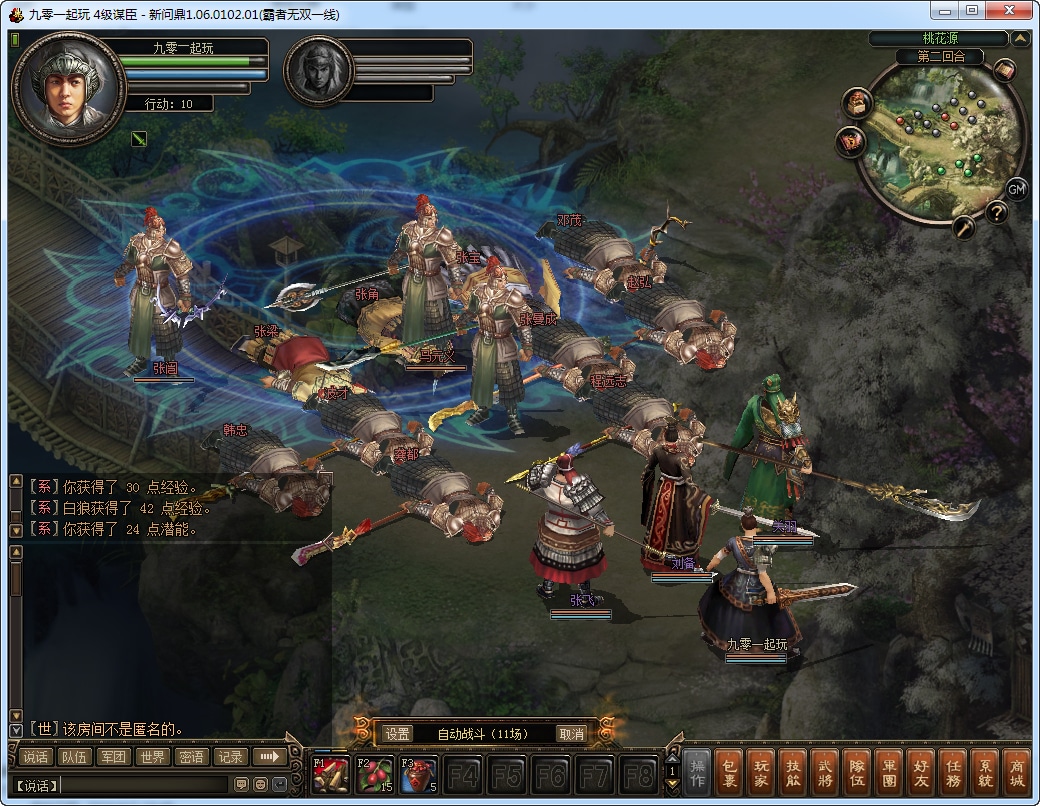Open the 包裹 inventory bag
Viewport: 1040px width, 806px height.
731,774
